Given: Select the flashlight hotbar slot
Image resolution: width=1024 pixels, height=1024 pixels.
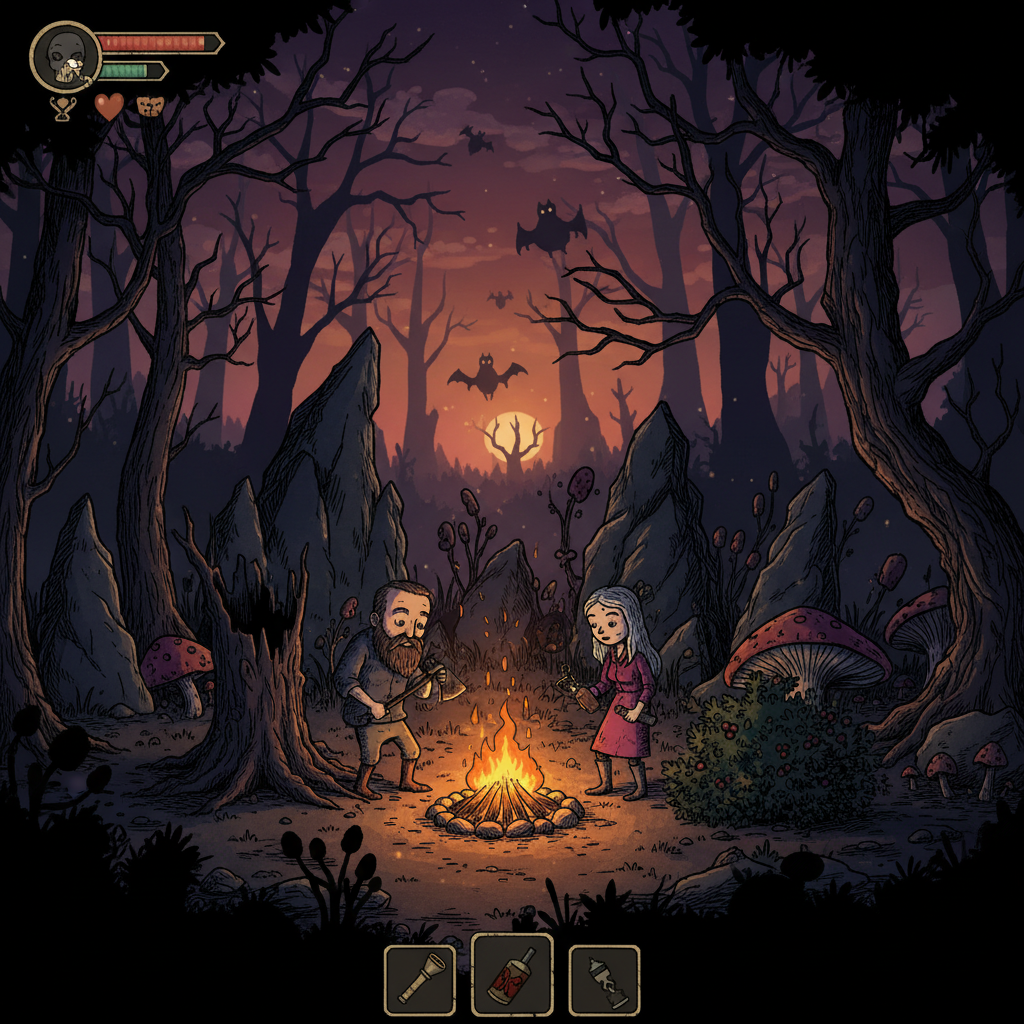Looking at the screenshot, I should (420, 980).
